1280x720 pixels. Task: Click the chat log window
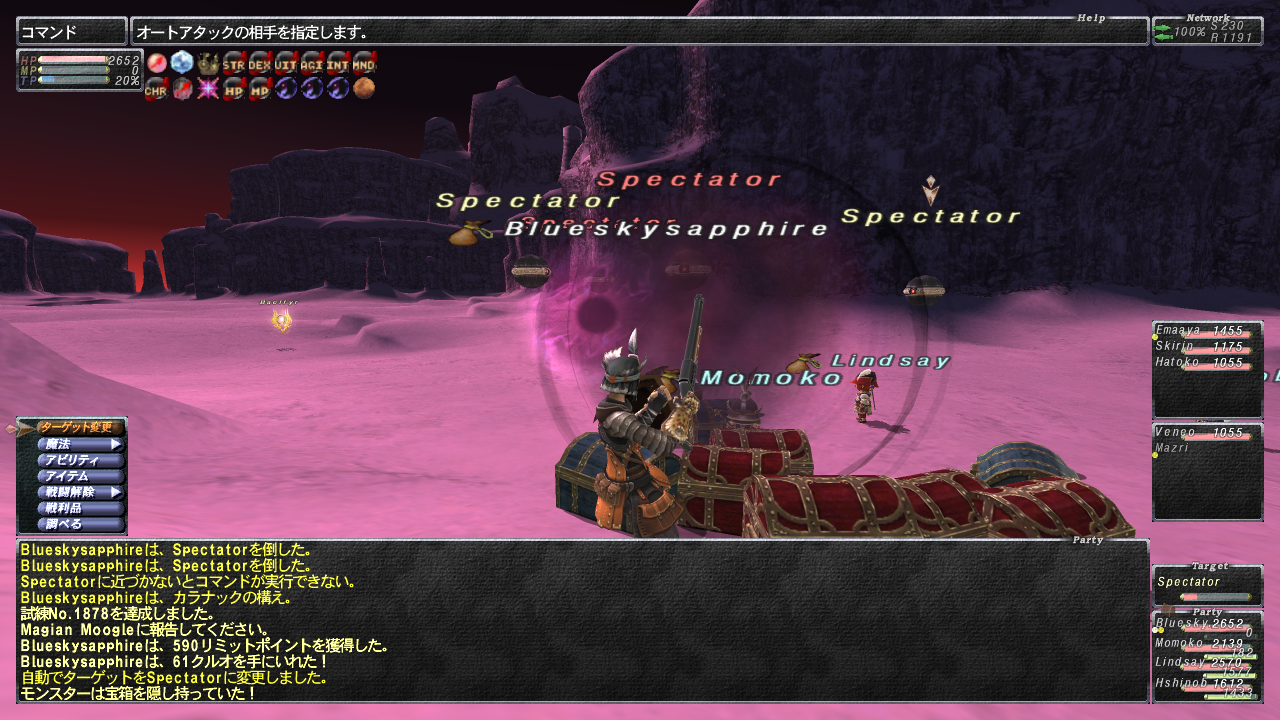[582, 621]
